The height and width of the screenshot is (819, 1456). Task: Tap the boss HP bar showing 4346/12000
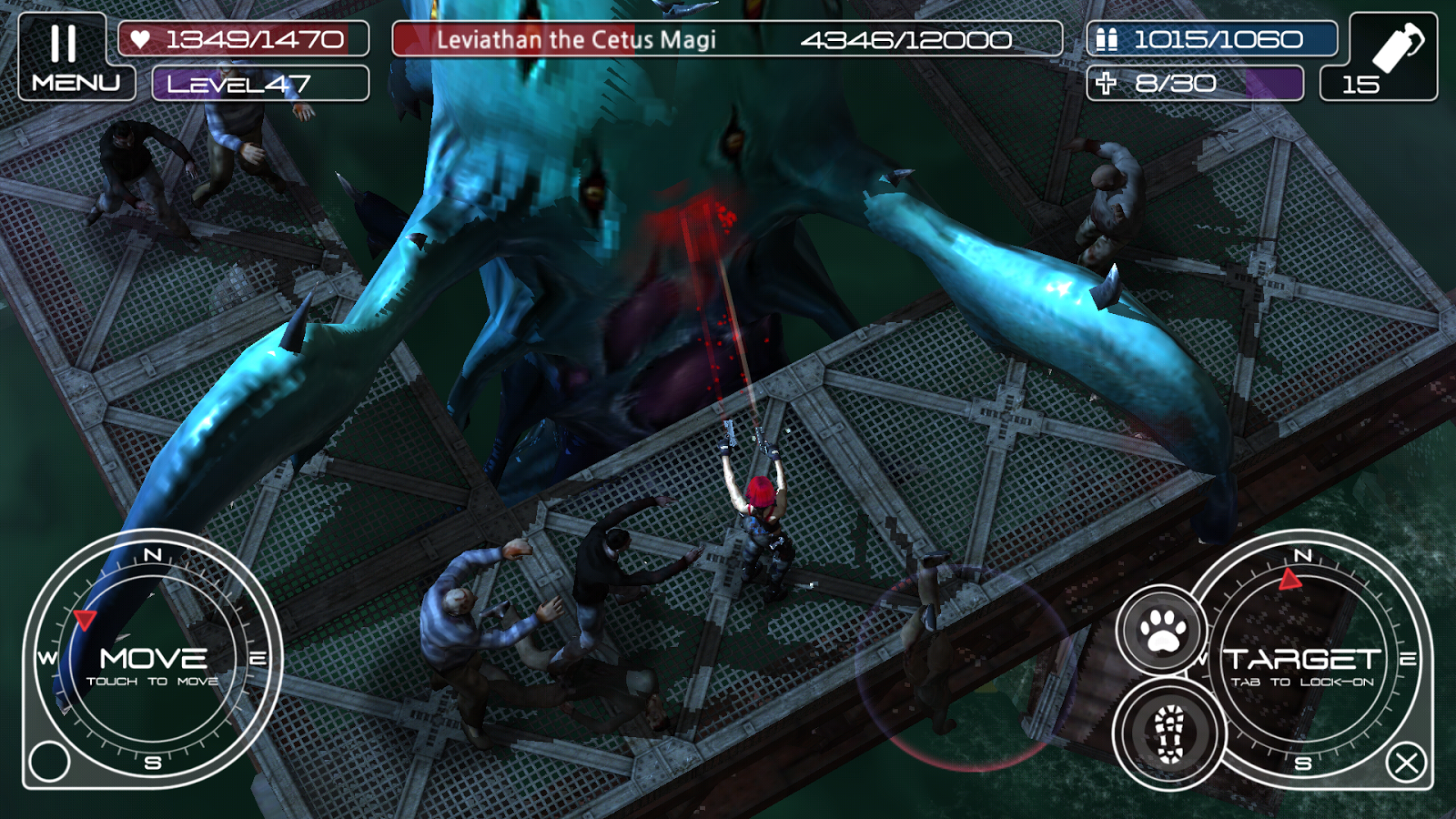point(910,39)
